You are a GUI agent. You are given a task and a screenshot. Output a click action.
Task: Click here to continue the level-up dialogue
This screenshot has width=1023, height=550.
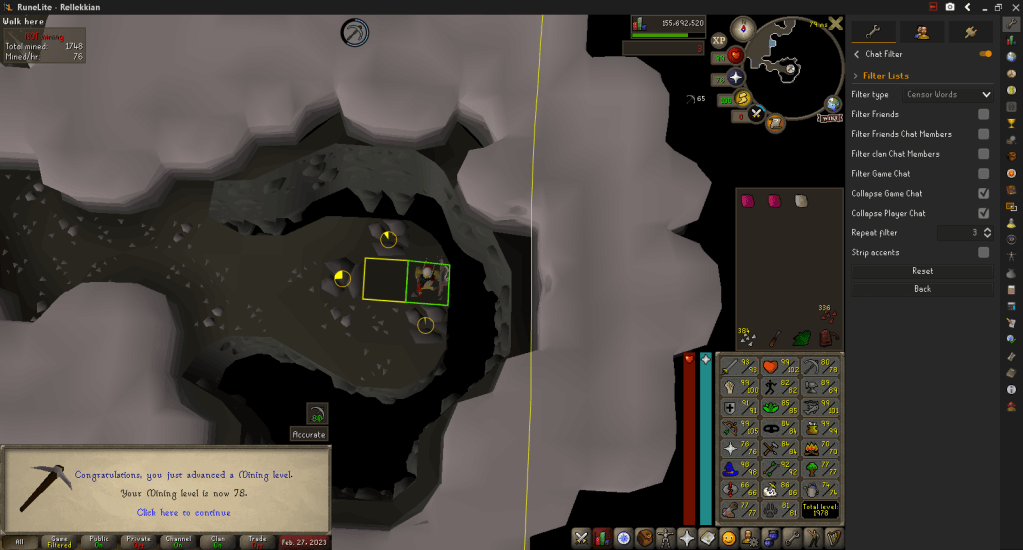(x=183, y=512)
